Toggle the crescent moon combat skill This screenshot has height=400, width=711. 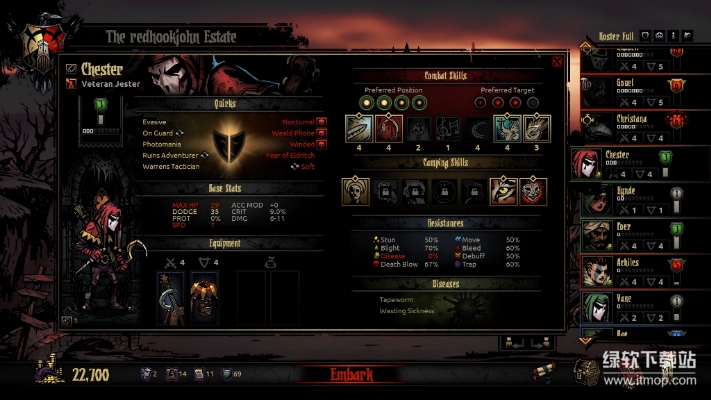click(x=479, y=129)
